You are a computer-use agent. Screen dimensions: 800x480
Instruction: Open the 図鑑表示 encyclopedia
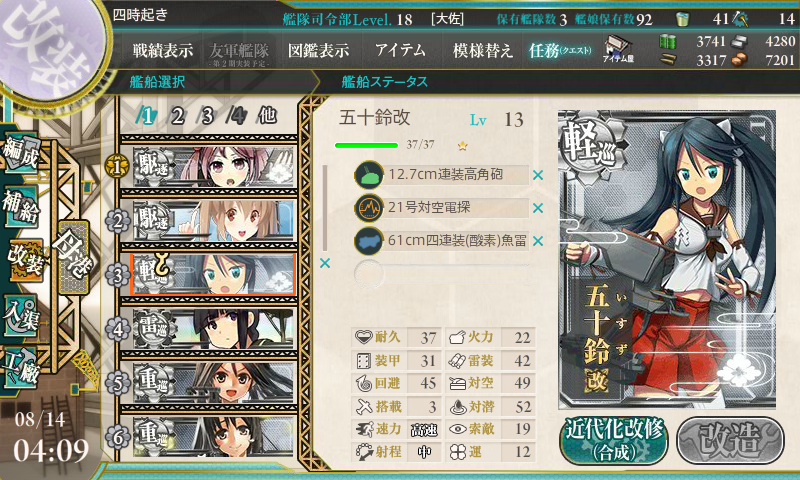318,50
